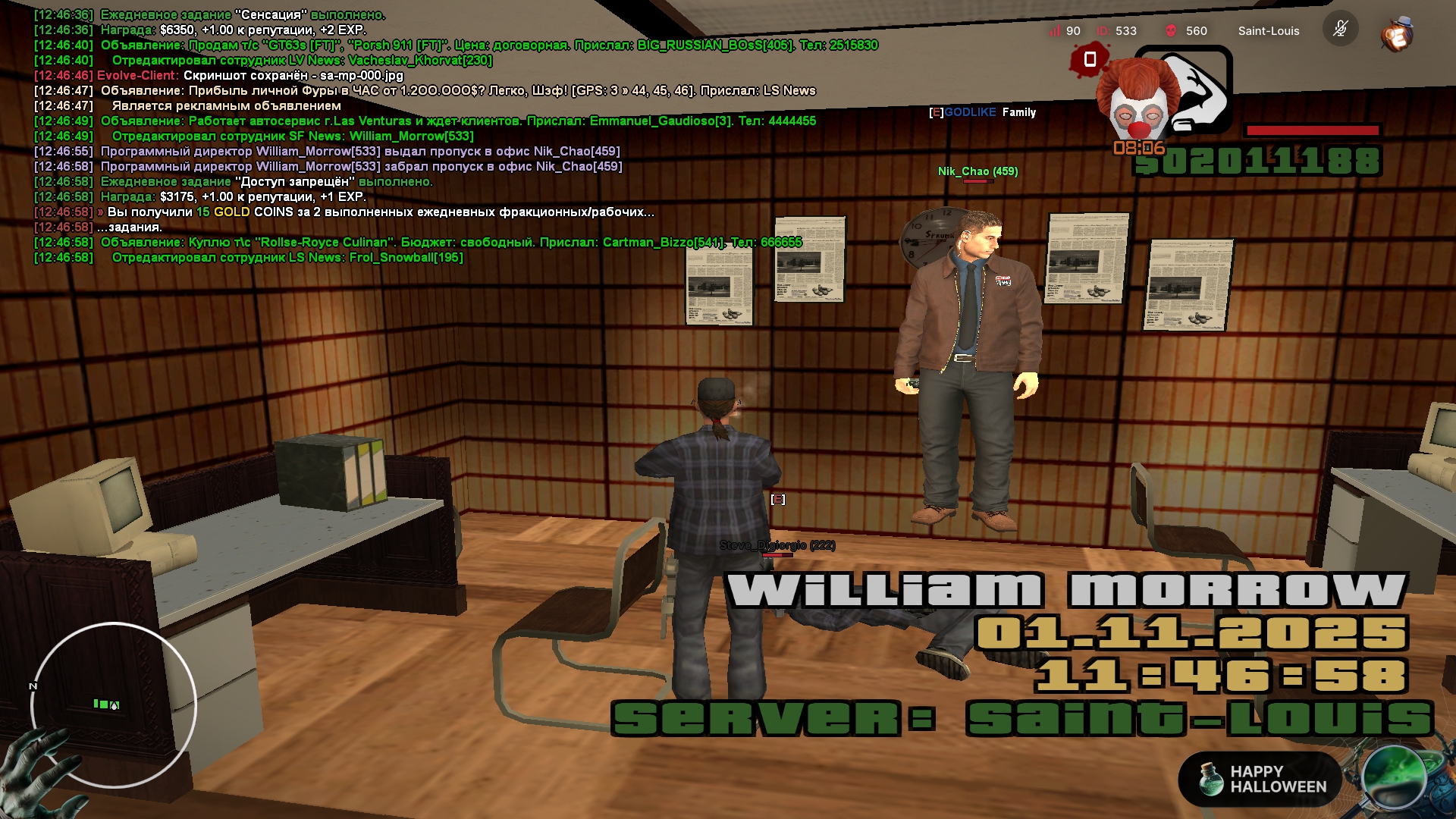
Task: Tap the phone icon on blood splatter
Action: (x=1090, y=59)
